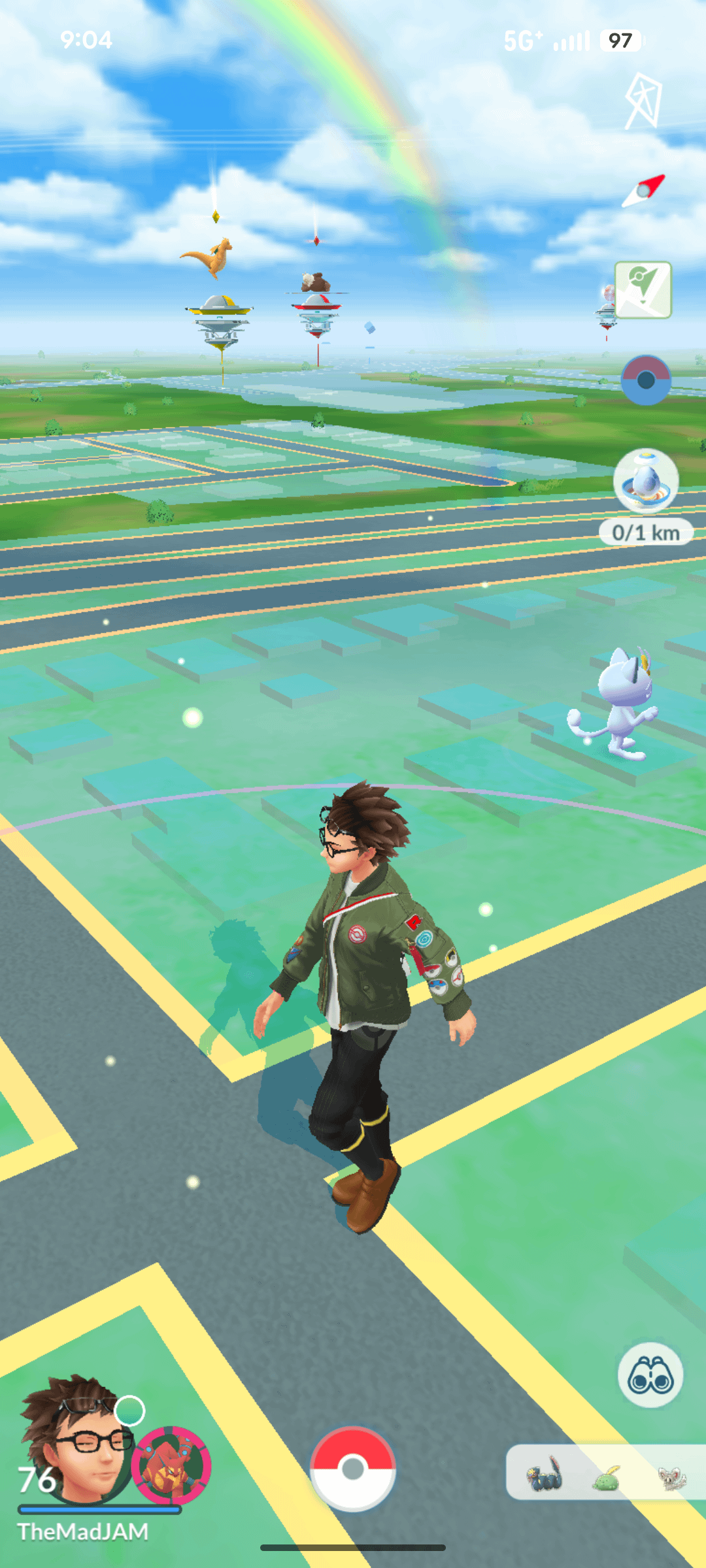Viewport: 706px width, 1568px height.
Task: Tap the egg incubator widget
Action: click(x=646, y=482)
